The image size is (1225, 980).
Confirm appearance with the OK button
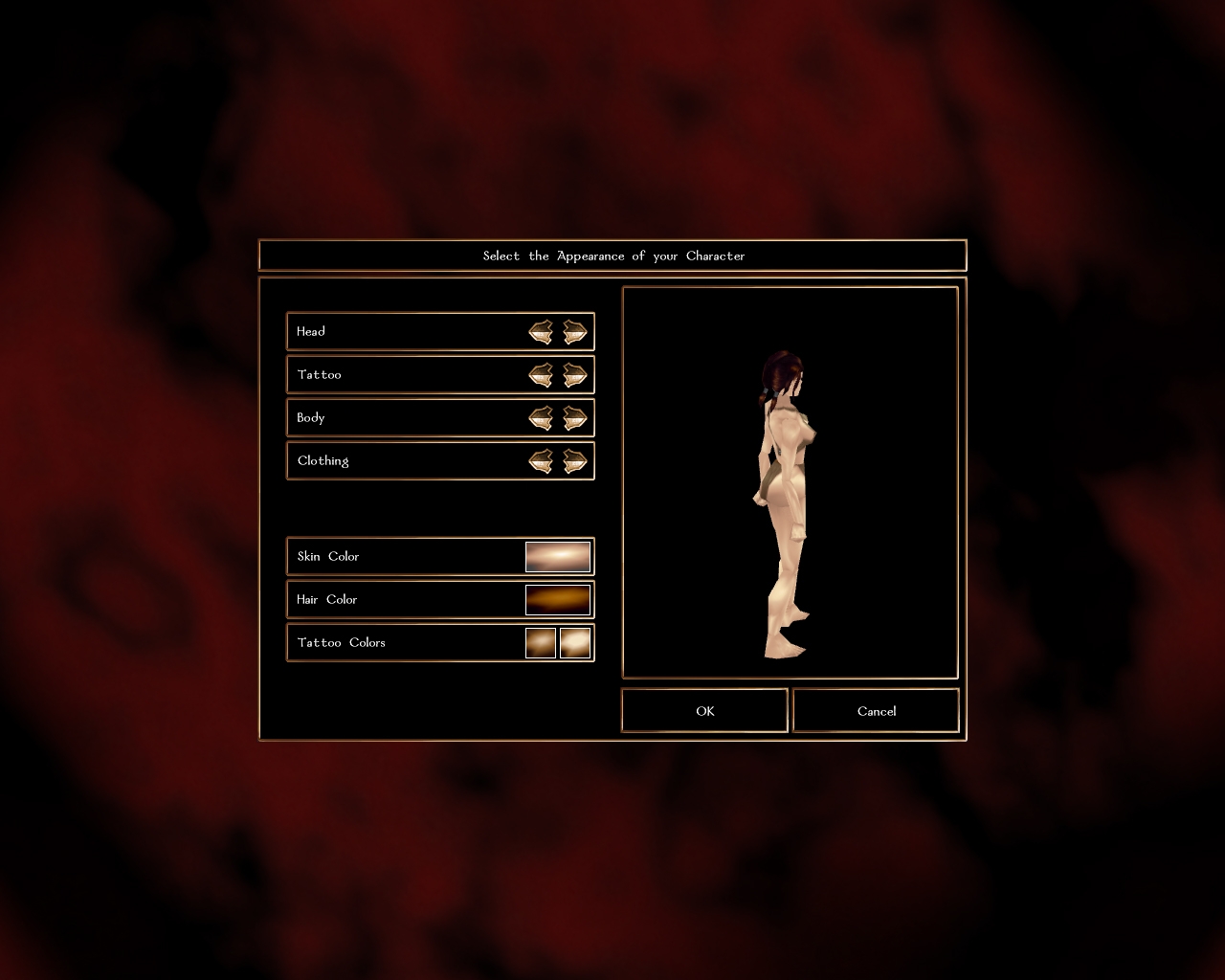704,711
